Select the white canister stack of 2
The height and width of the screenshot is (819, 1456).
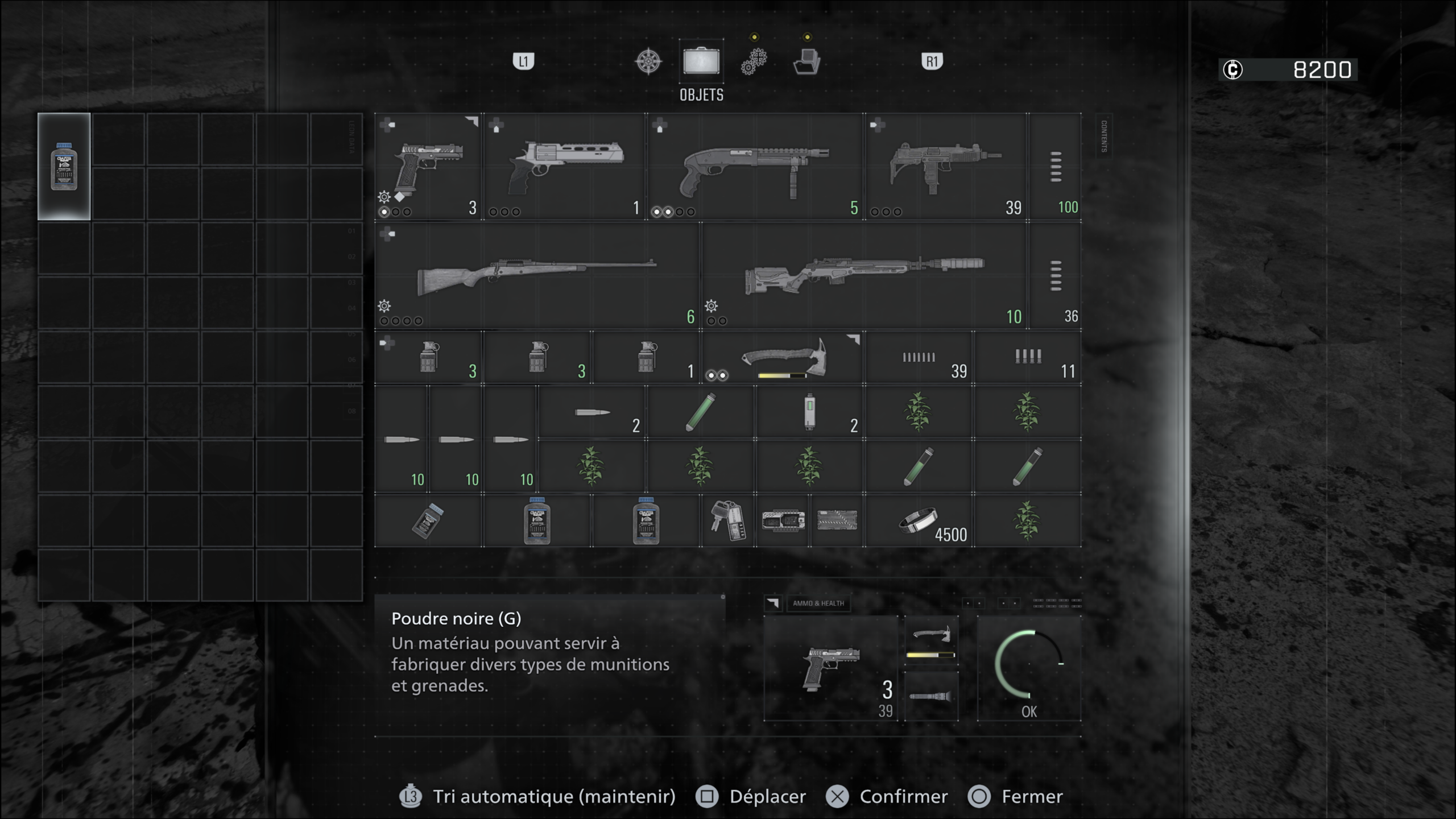tap(809, 412)
